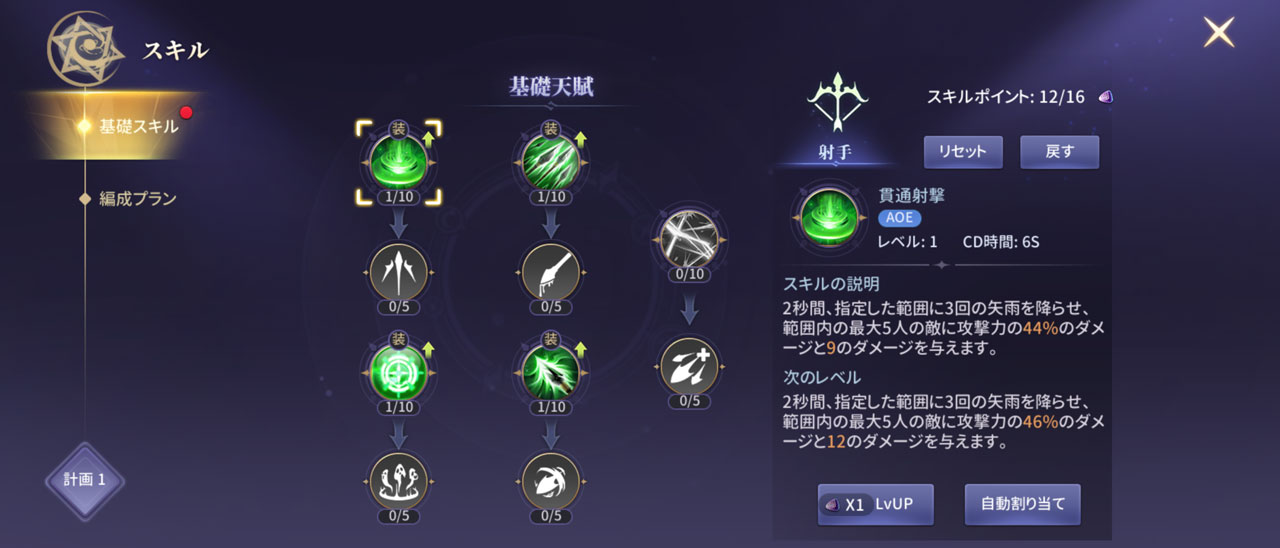The image size is (1280, 548).
Task: Select the white crossed light streaks skill
Action: [x=689, y=239]
